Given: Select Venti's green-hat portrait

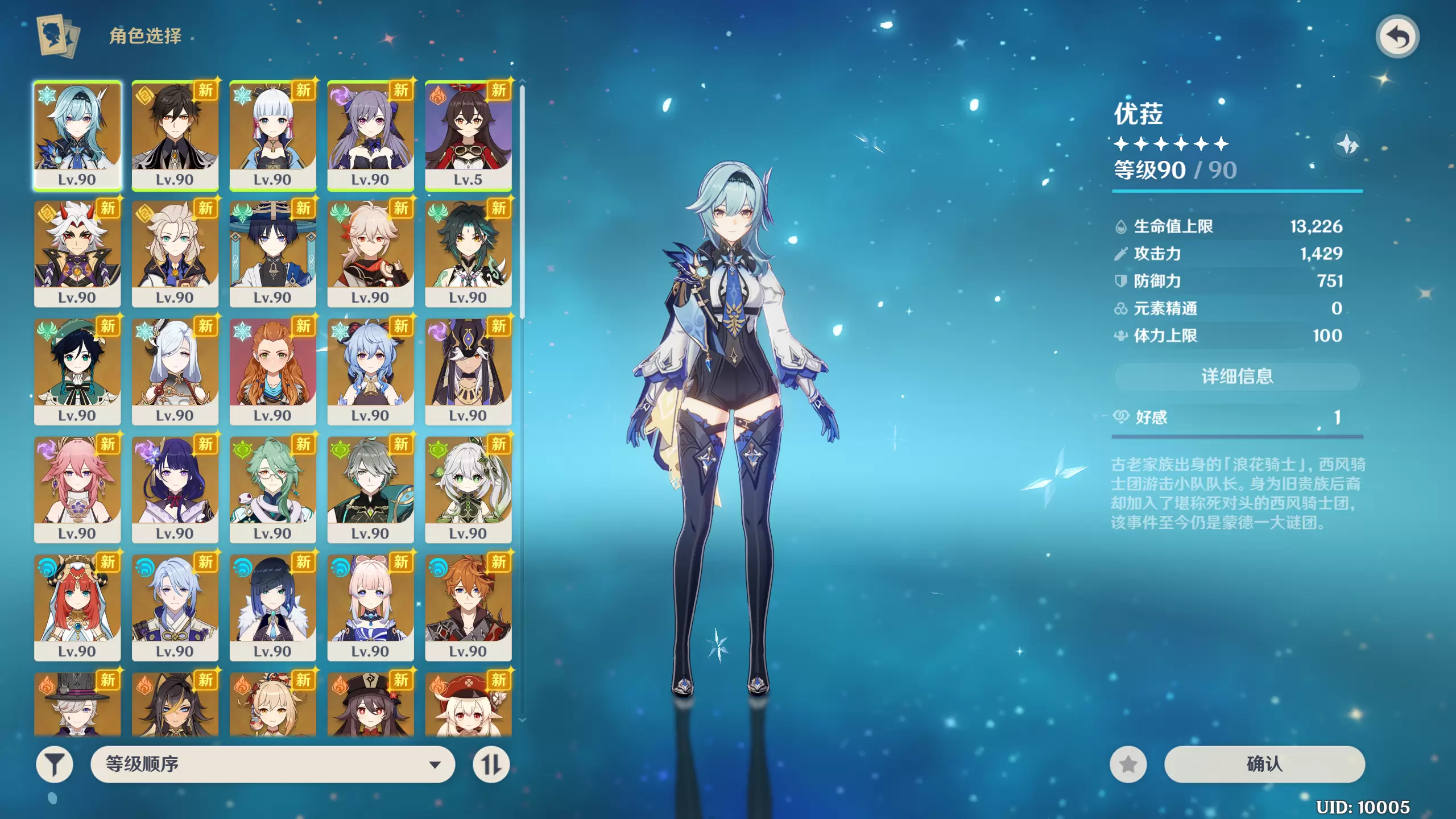Looking at the screenshot, I should (x=77, y=371).
